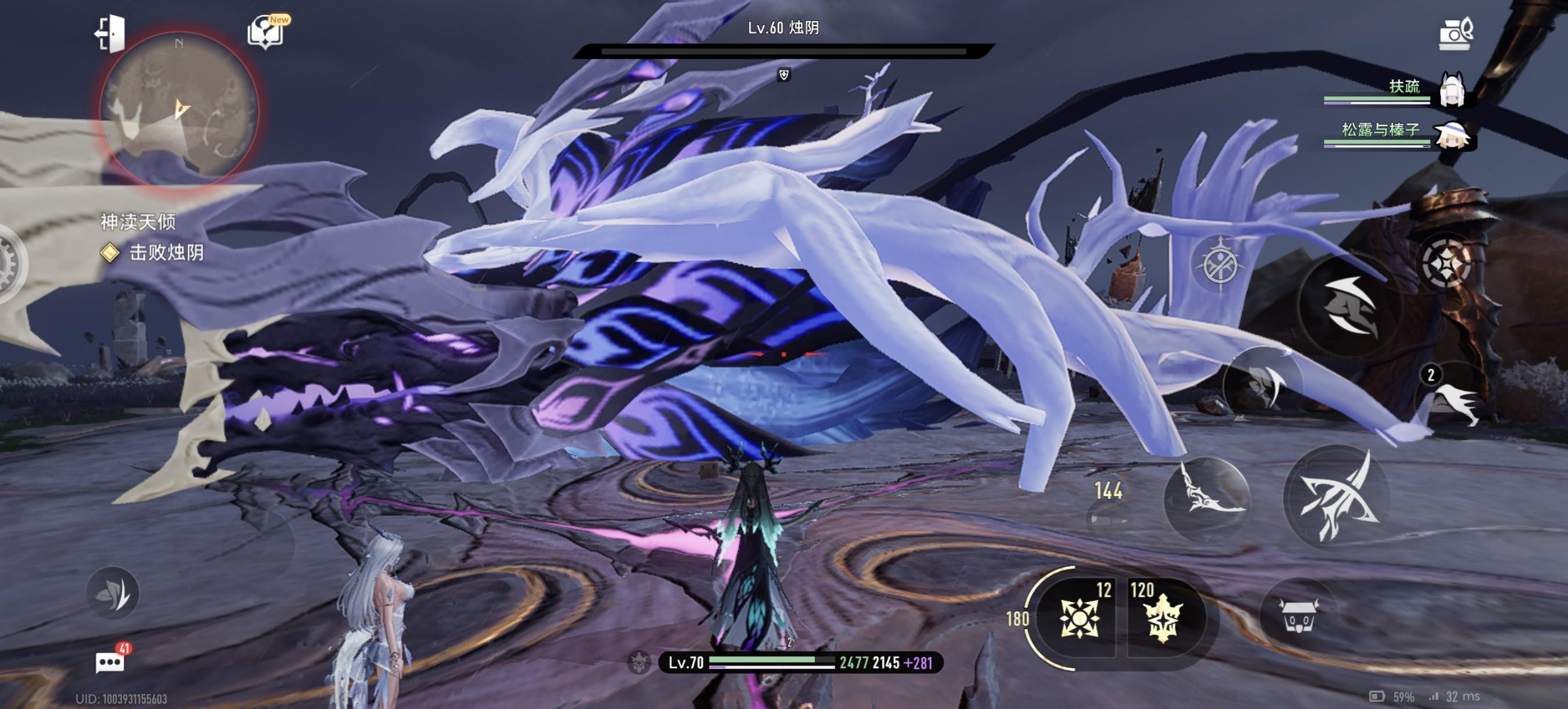
Task: Tap the character portrait beside Lv.70
Action: tap(638, 663)
